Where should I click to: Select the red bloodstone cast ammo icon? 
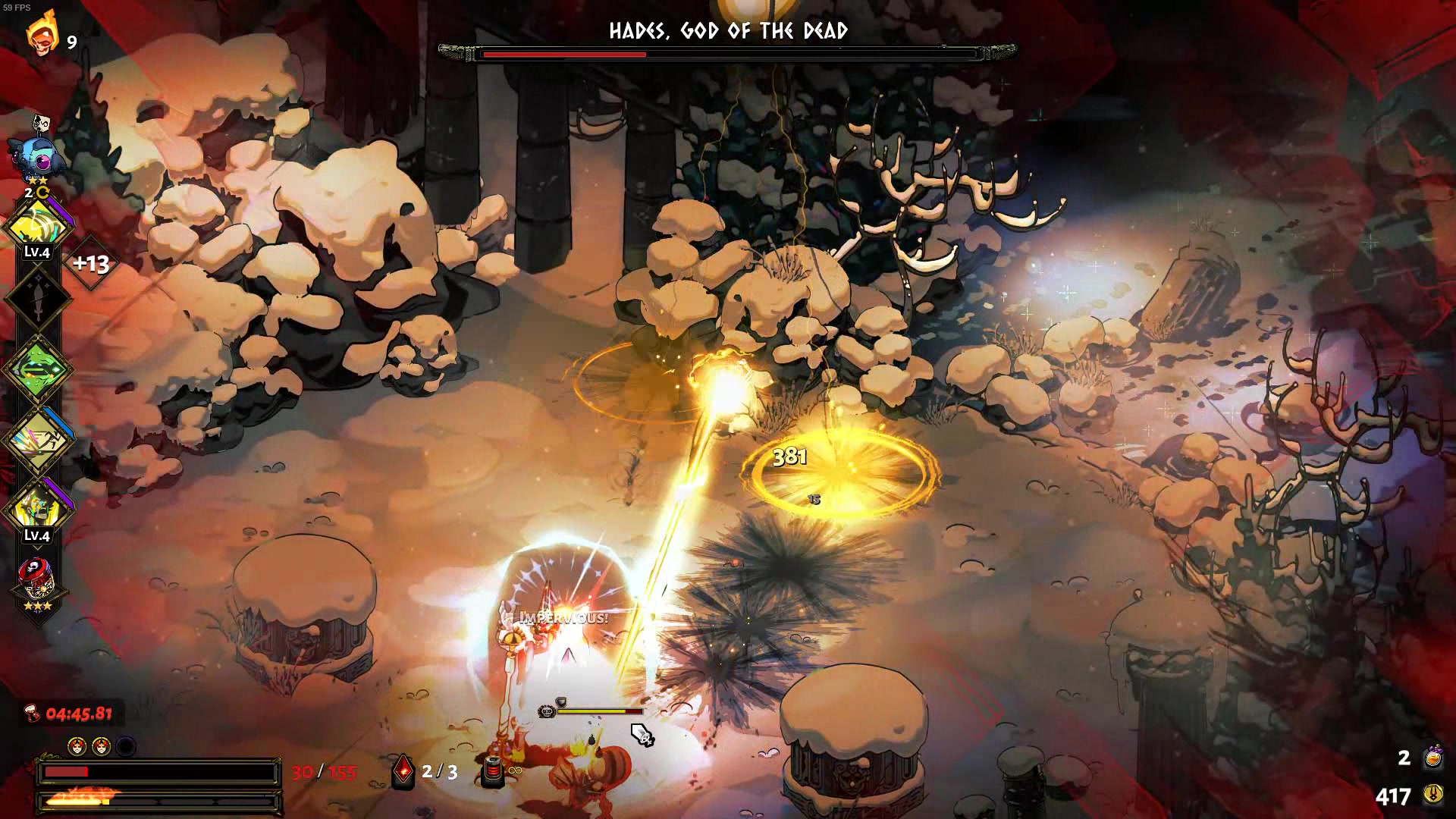(x=403, y=771)
